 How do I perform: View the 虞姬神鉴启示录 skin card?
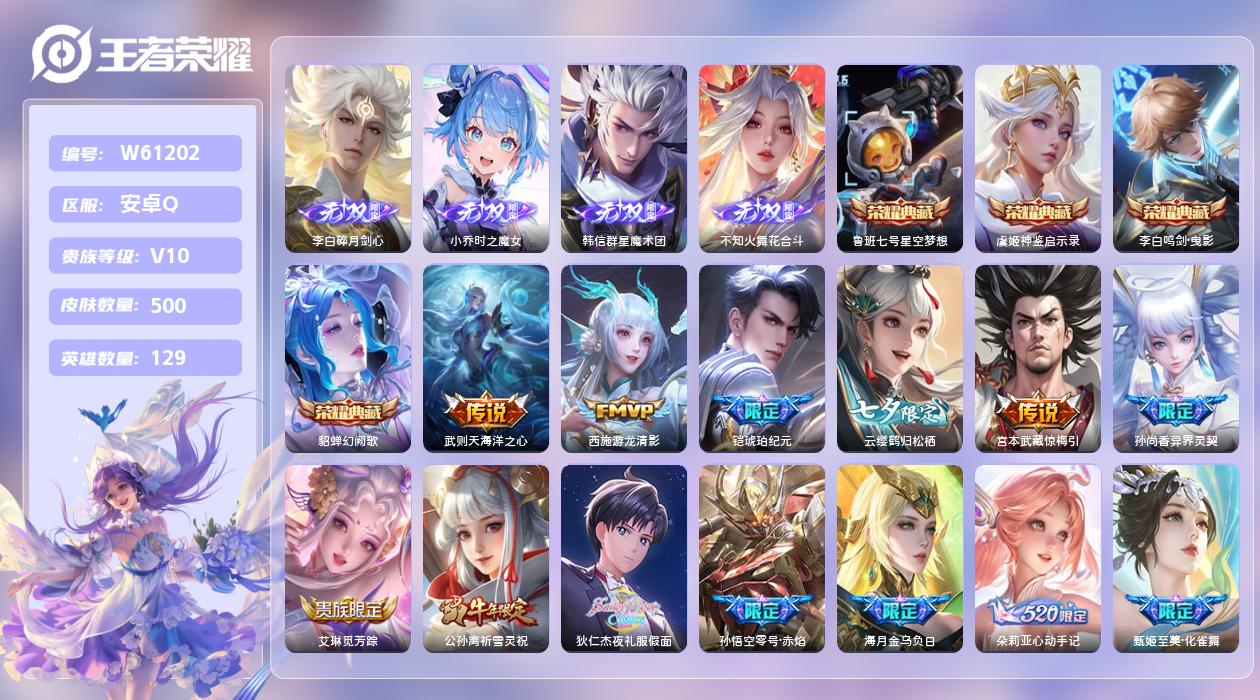(x=1038, y=158)
